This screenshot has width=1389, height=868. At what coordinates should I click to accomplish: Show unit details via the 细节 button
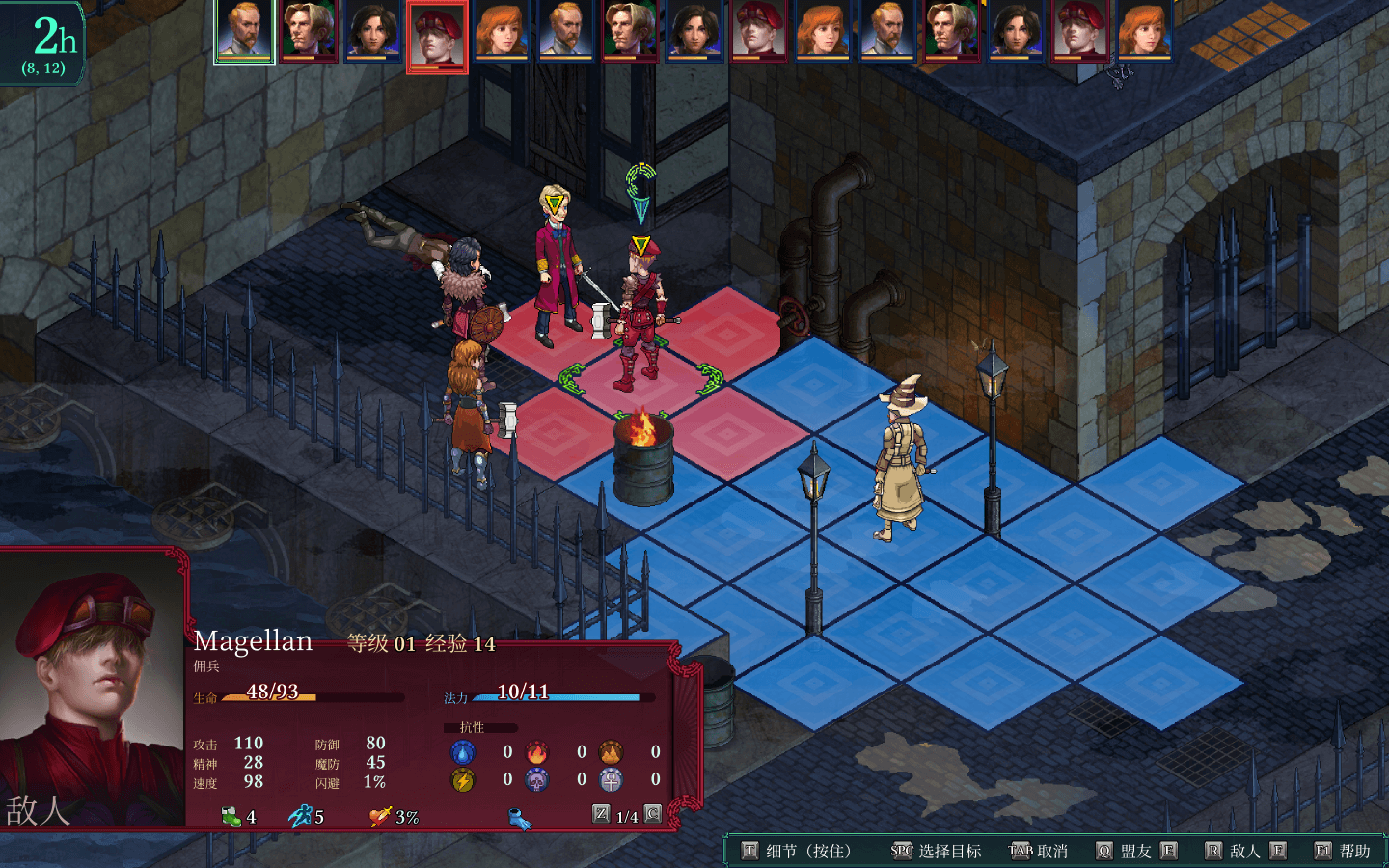(797, 851)
